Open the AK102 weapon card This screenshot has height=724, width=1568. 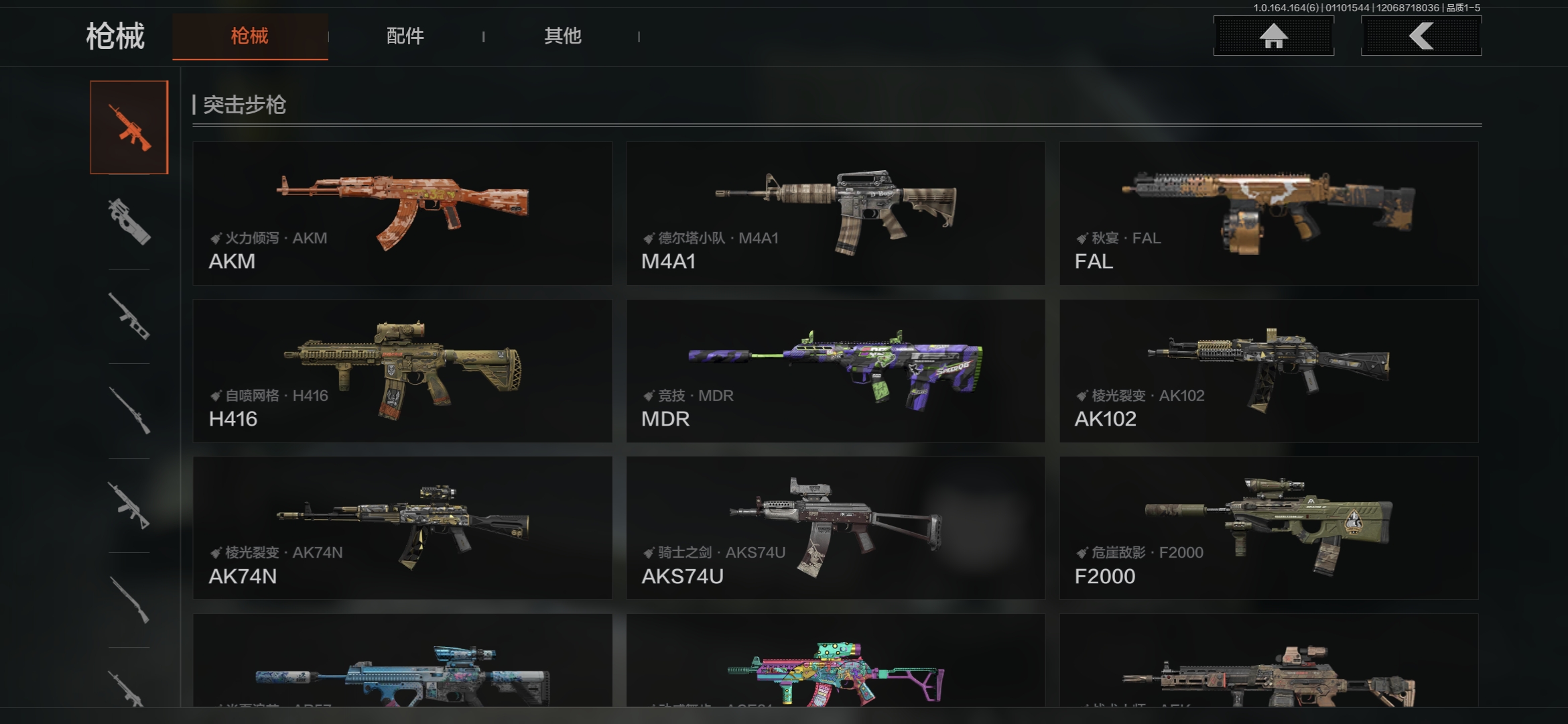pyautogui.click(x=1268, y=371)
